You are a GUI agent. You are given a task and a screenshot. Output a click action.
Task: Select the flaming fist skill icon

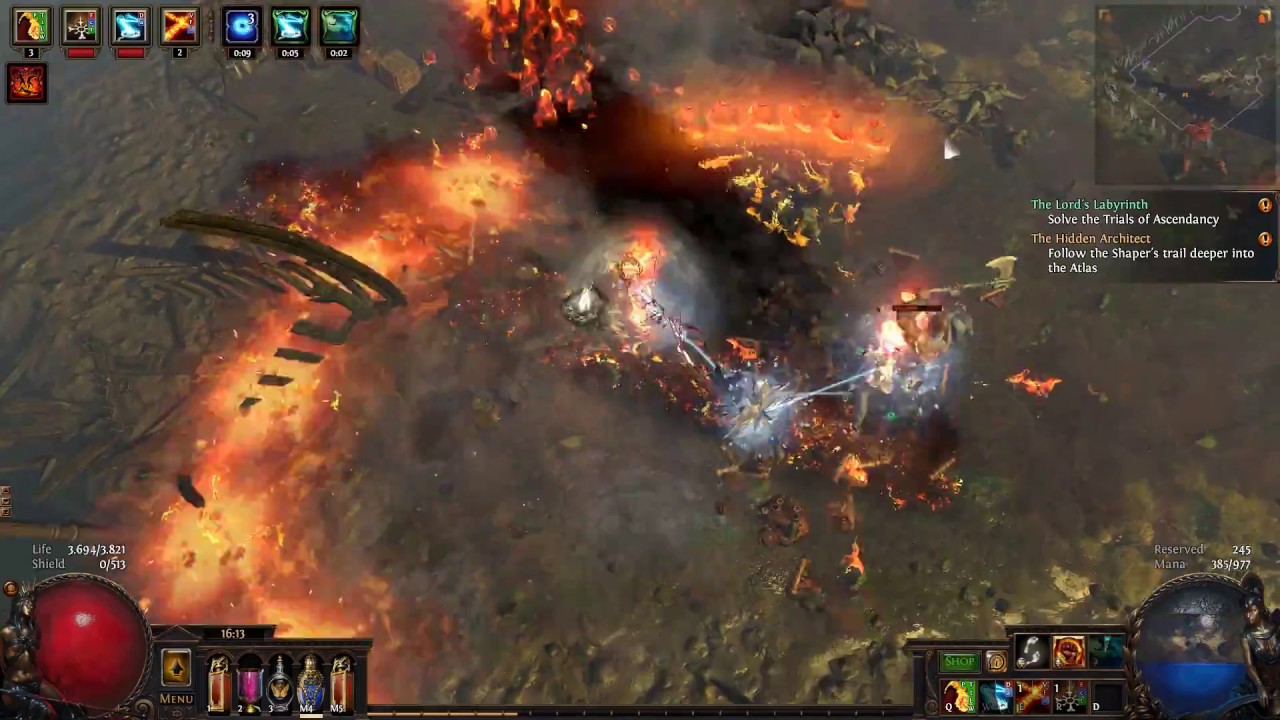click(x=1069, y=652)
